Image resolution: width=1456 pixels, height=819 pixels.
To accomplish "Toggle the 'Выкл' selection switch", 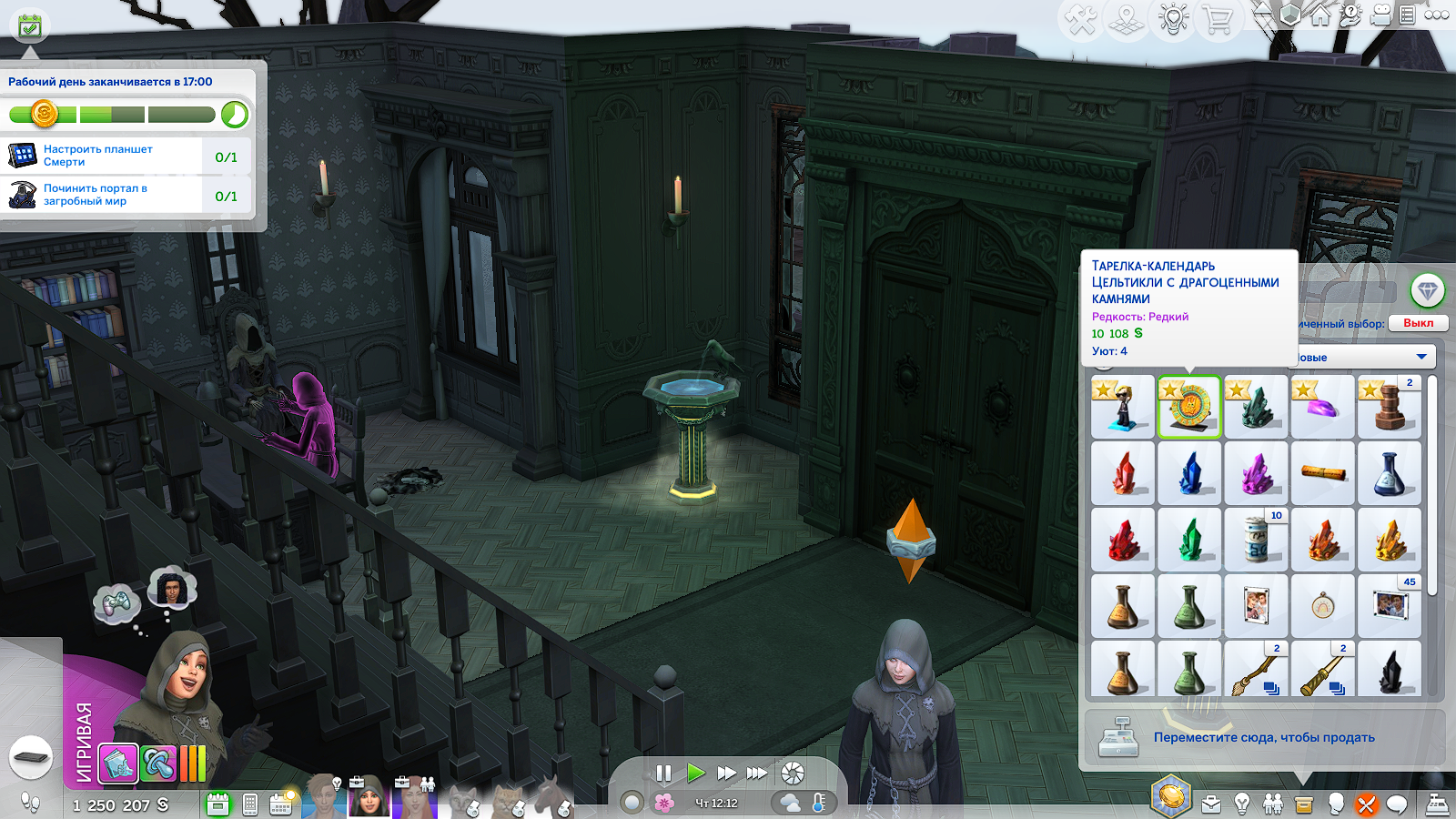I will point(1418,323).
